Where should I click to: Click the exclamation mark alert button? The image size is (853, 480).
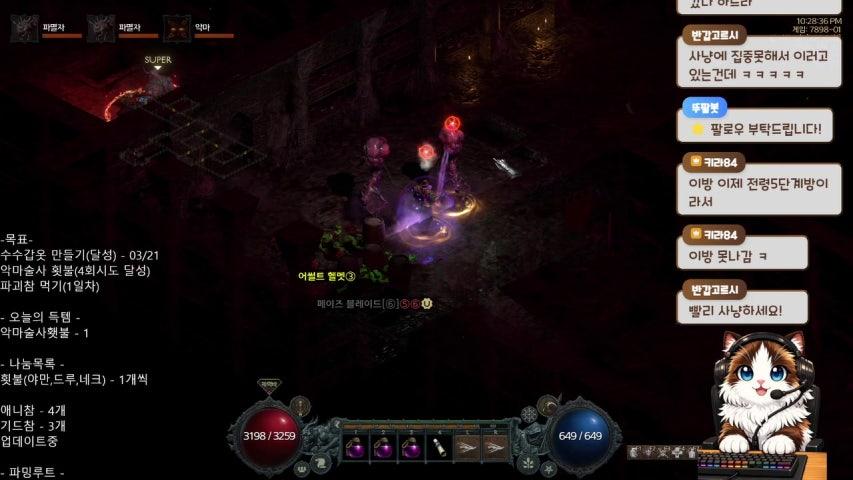[301, 405]
